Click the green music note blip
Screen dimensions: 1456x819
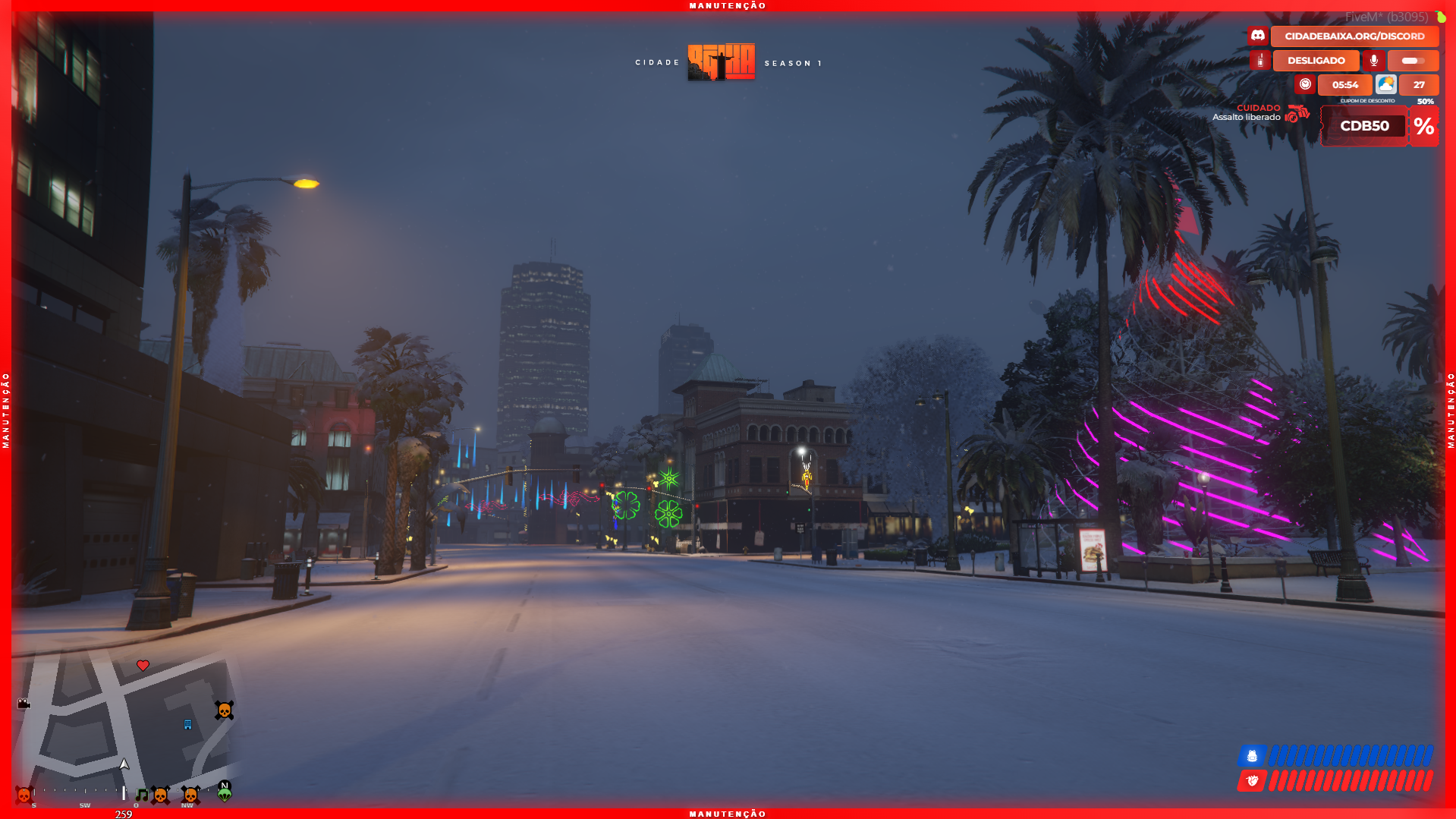tap(142, 795)
